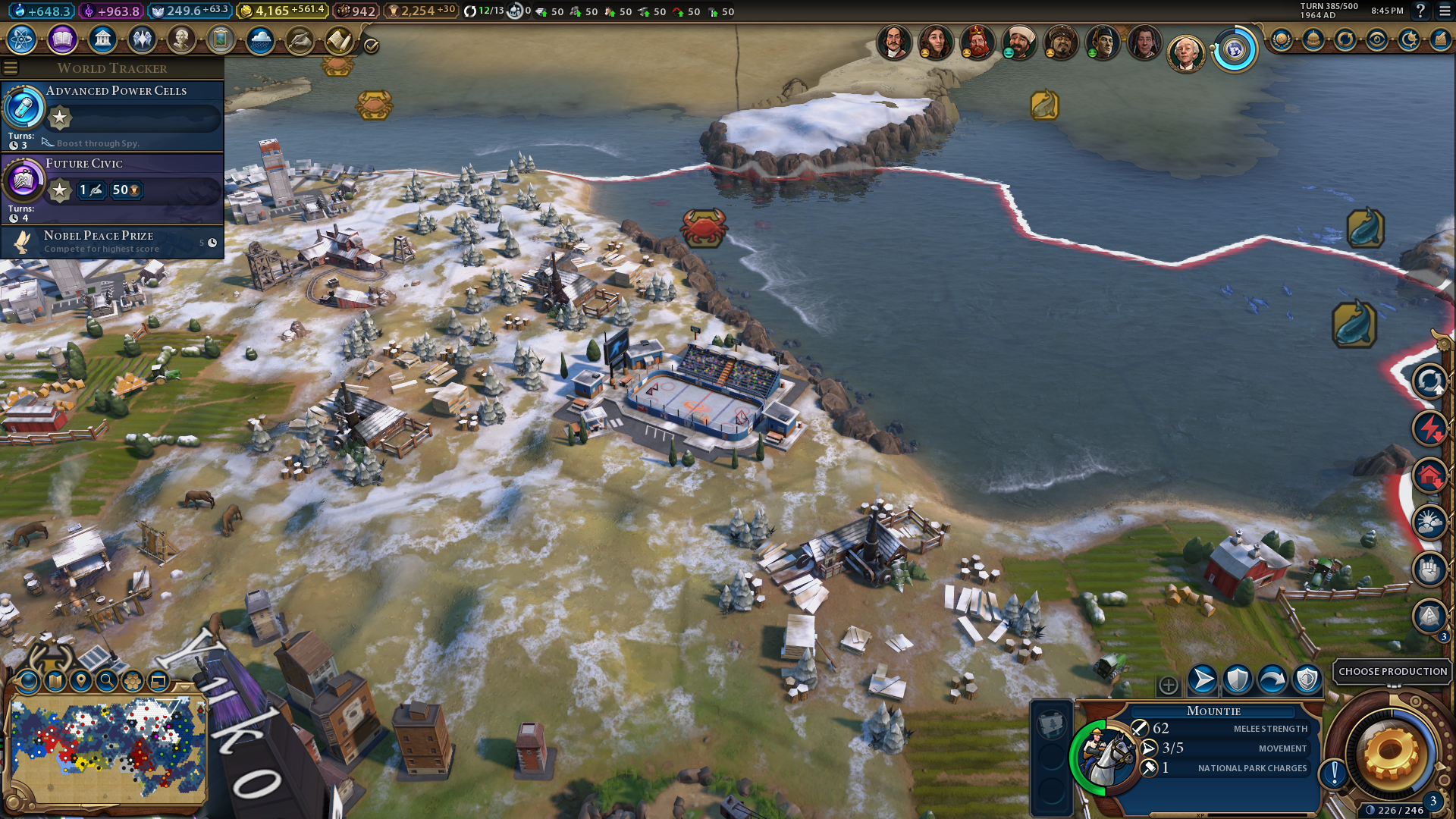This screenshot has height=819, width=1456.
Task: Open the climate rain cloud icon
Action: 260,39
